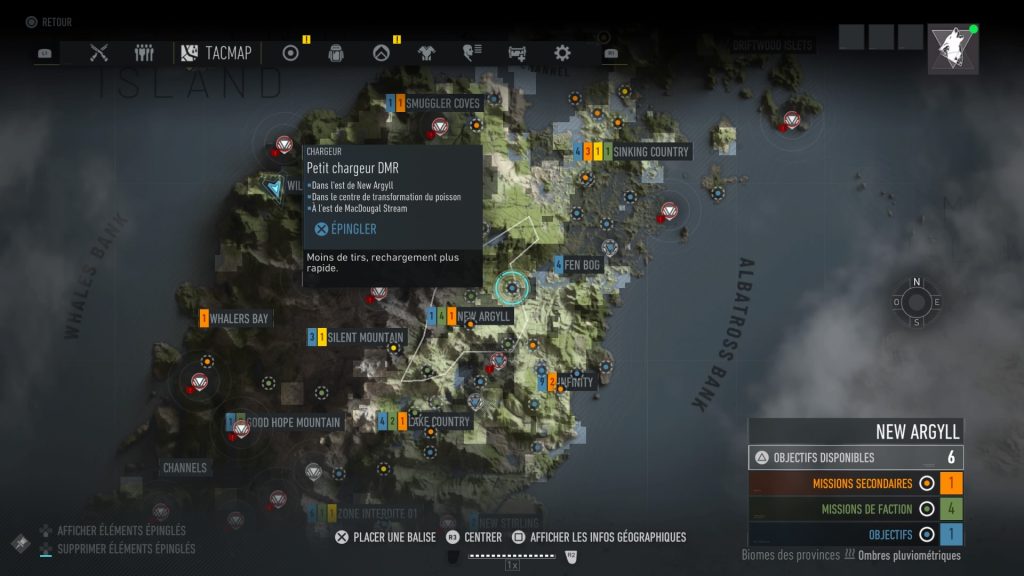Select the Whalers Bay province label
Image resolution: width=1024 pixels, height=576 pixels.
(x=239, y=319)
